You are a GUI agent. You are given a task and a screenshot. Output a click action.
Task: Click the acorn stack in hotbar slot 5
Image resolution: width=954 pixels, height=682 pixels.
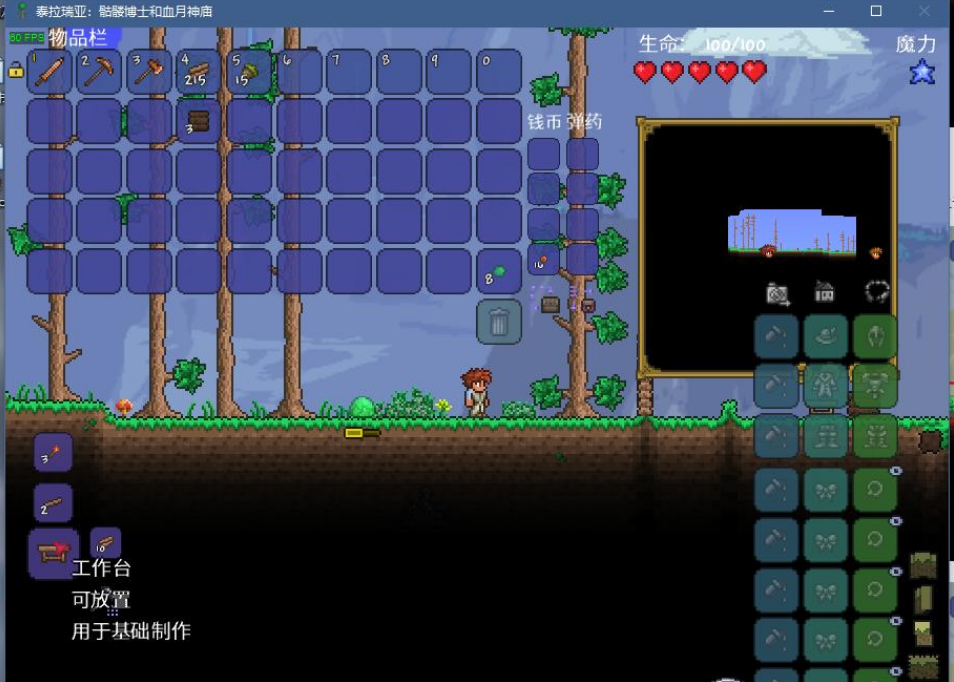[x=249, y=72]
